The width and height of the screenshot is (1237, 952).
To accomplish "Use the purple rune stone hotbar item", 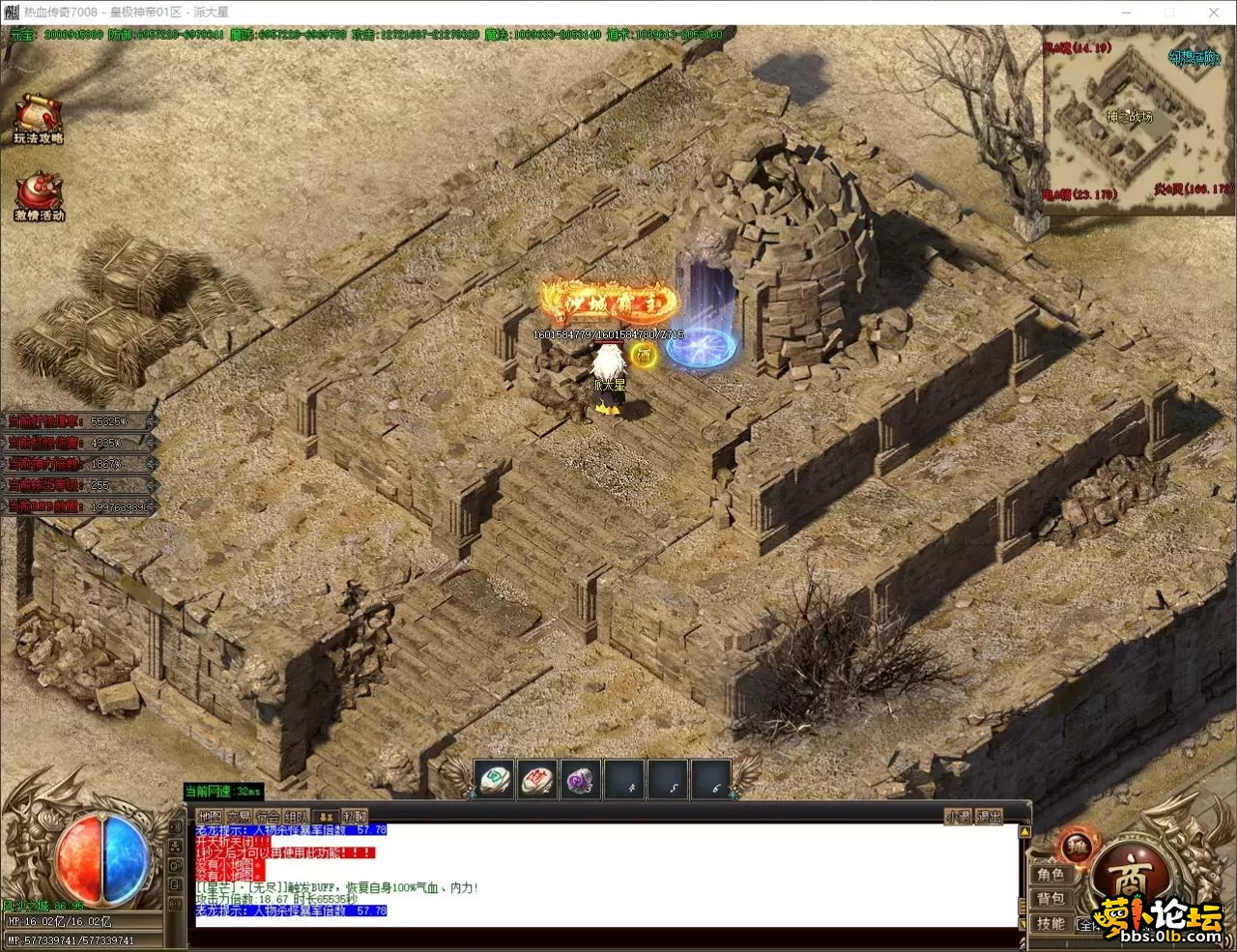I will click(581, 779).
